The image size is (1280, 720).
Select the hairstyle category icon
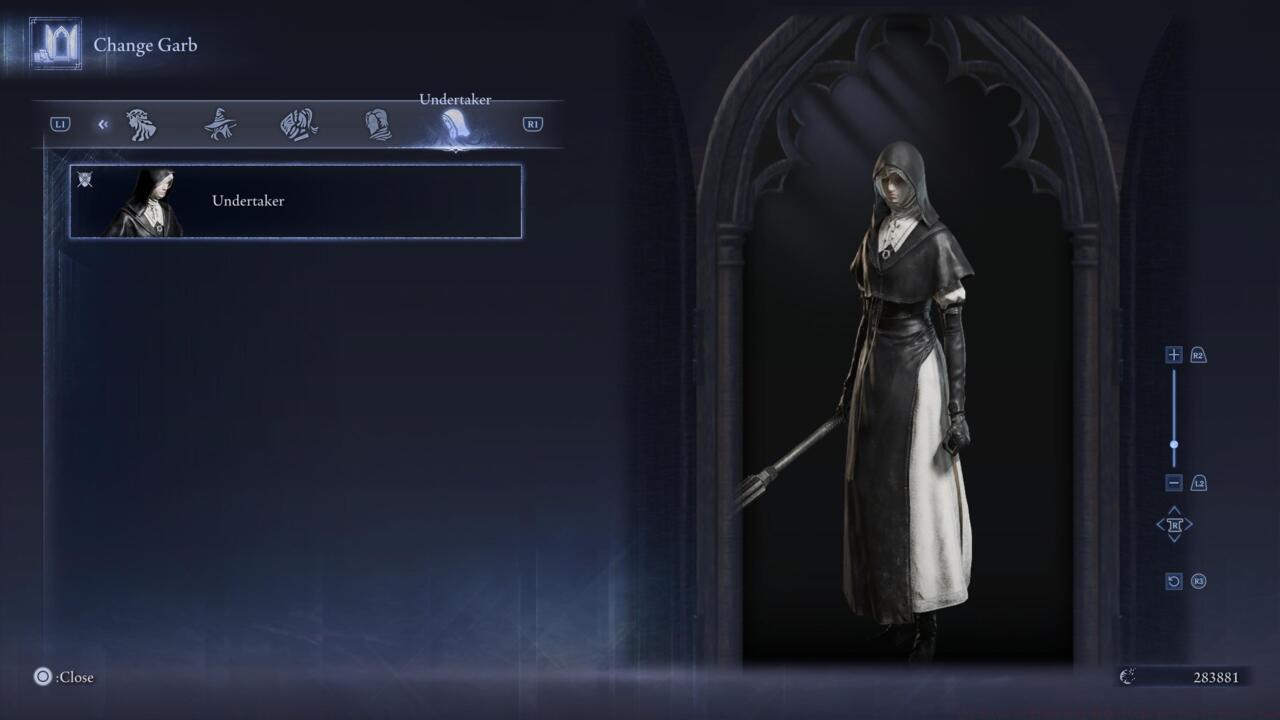point(143,122)
